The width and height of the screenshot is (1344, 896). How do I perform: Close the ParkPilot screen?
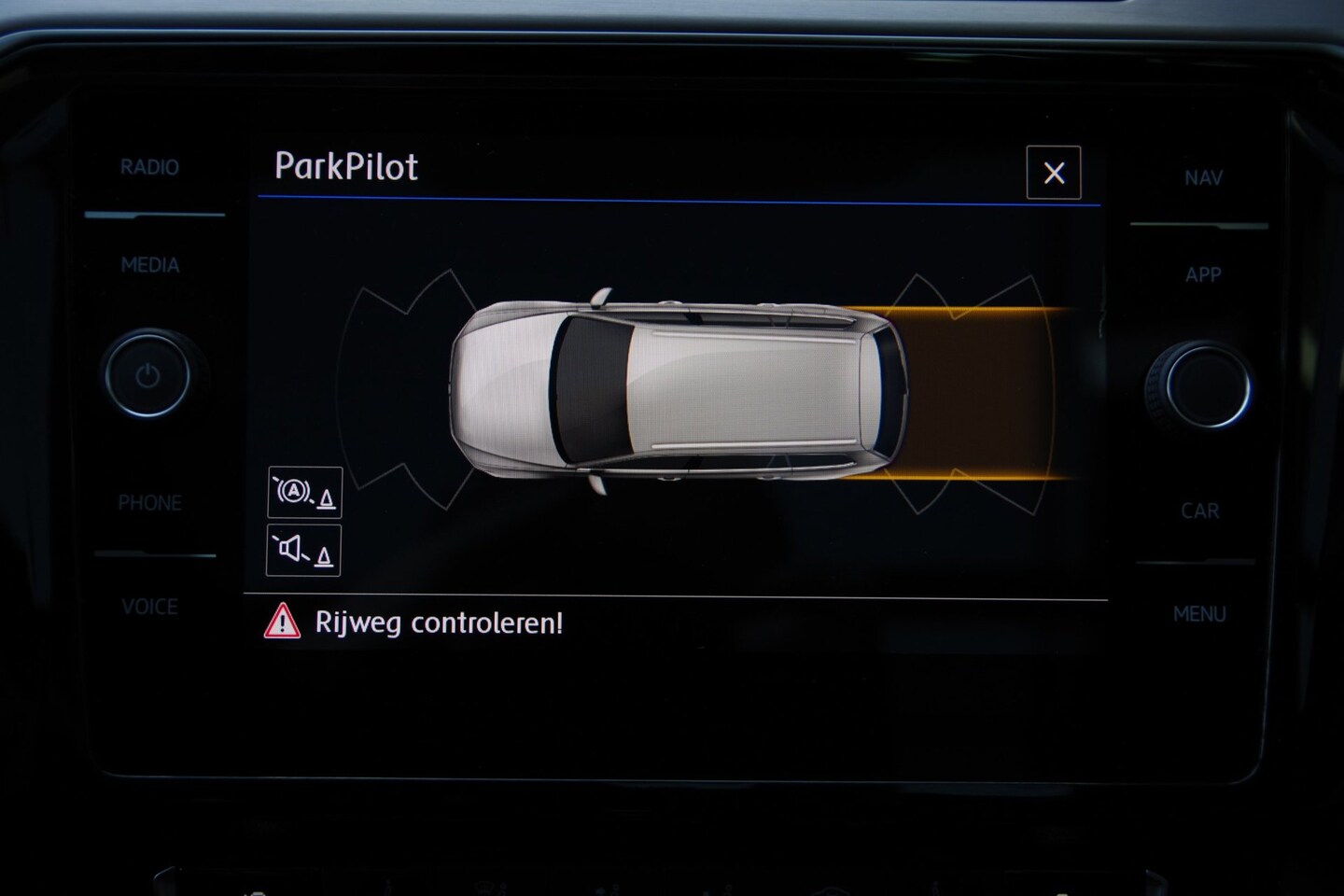pos(1054,173)
